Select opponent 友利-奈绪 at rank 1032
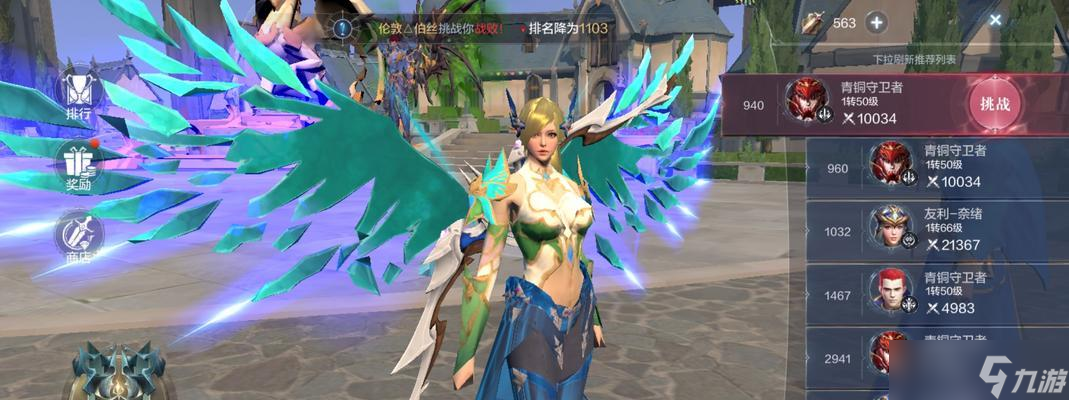Image resolution: width=1069 pixels, height=400 pixels. tap(937, 231)
